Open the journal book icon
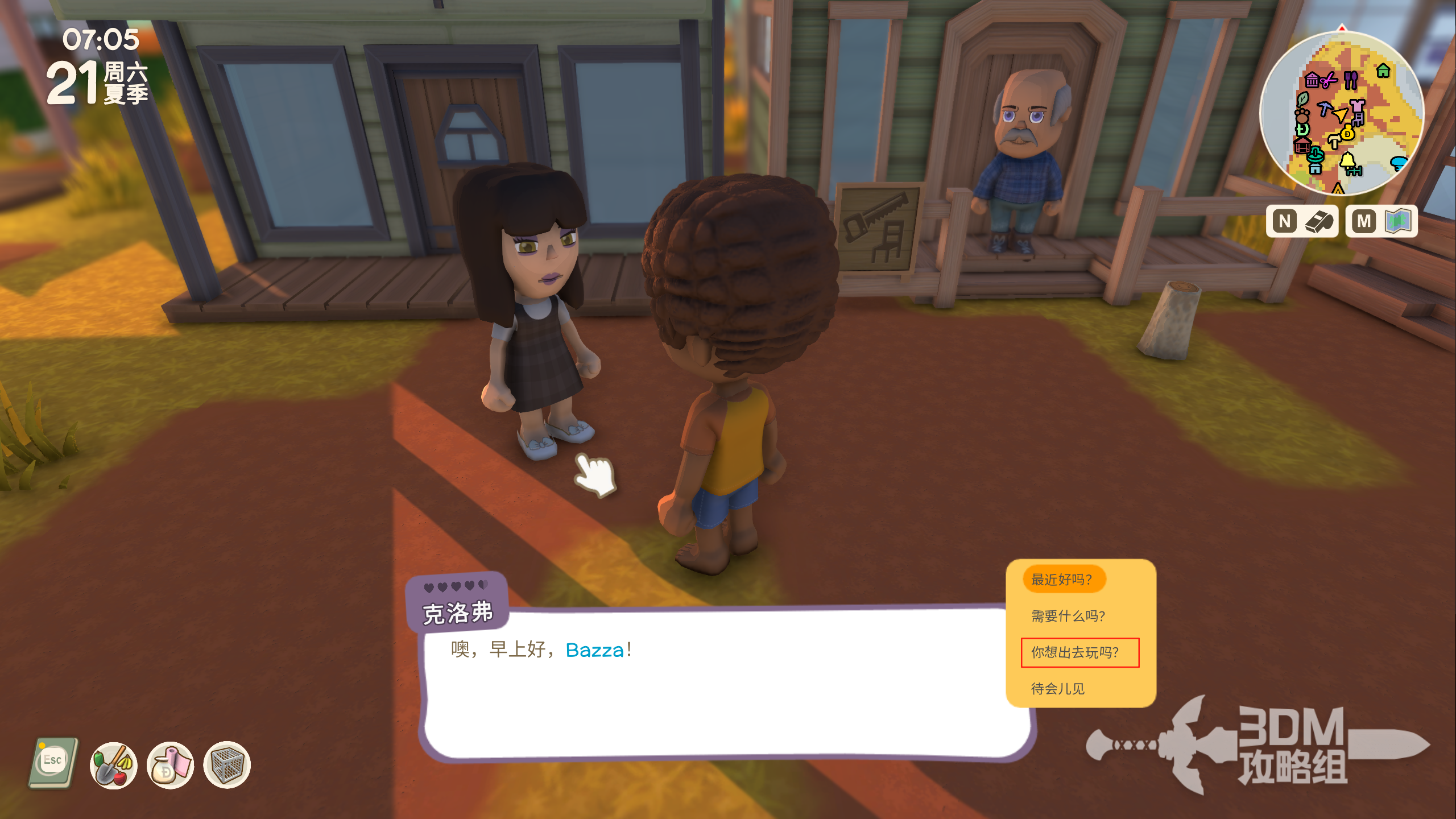The width and height of the screenshot is (1456, 819). pyautogui.click(x=53, y=764)
